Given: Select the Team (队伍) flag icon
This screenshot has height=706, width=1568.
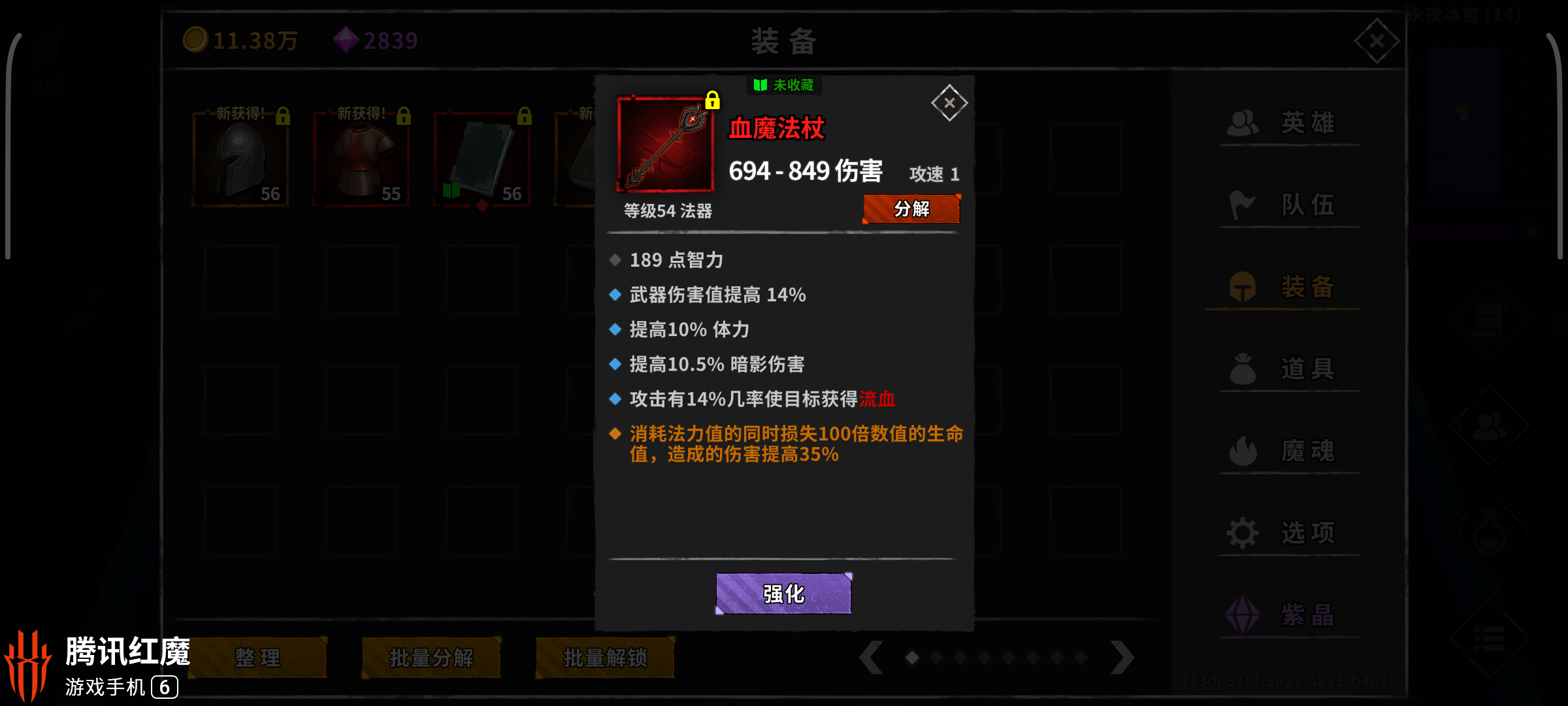Looking at the screenshot, I should click(1243, 203).
